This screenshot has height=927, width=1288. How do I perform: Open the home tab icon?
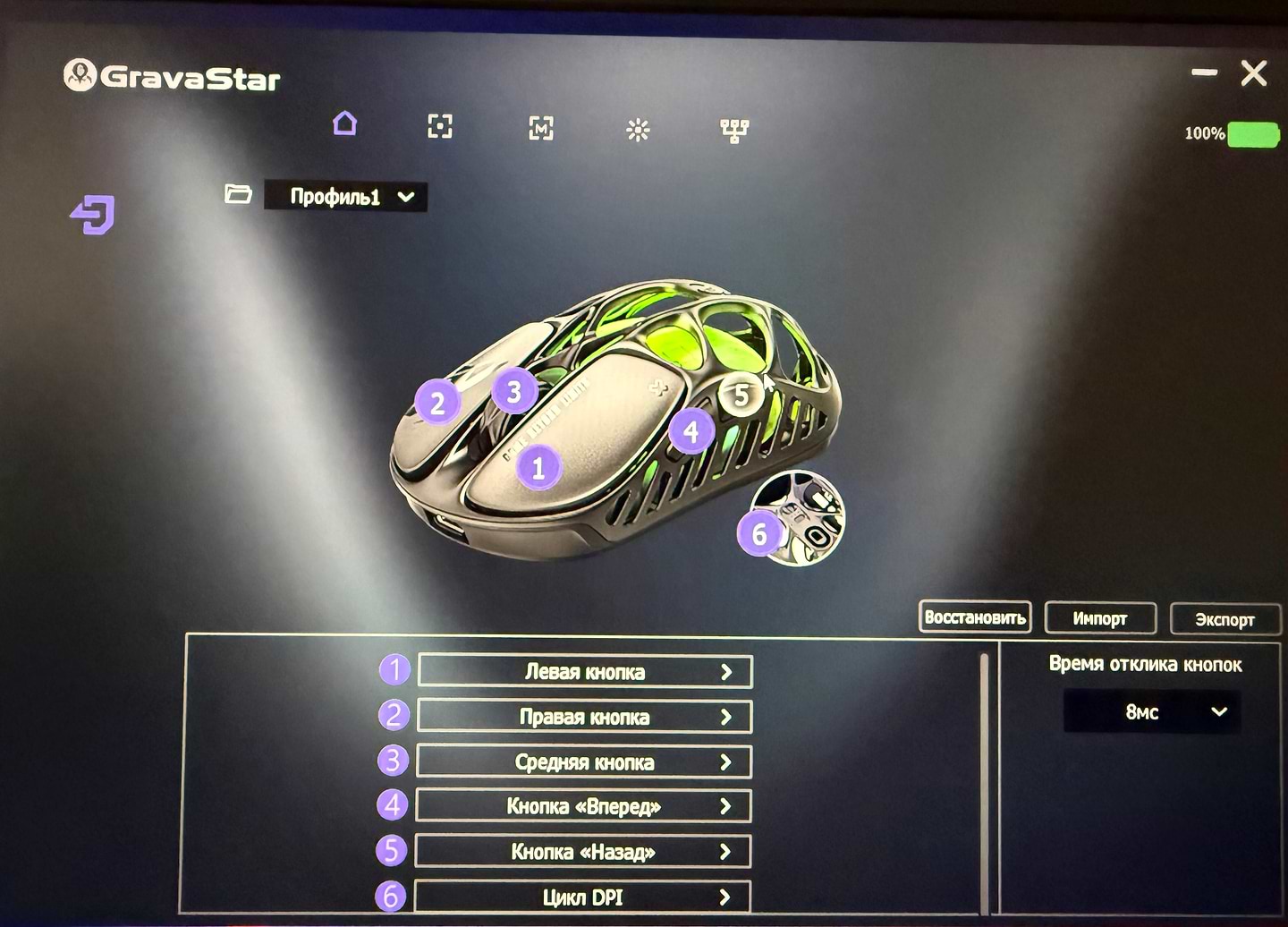click(x=344, y=123)
